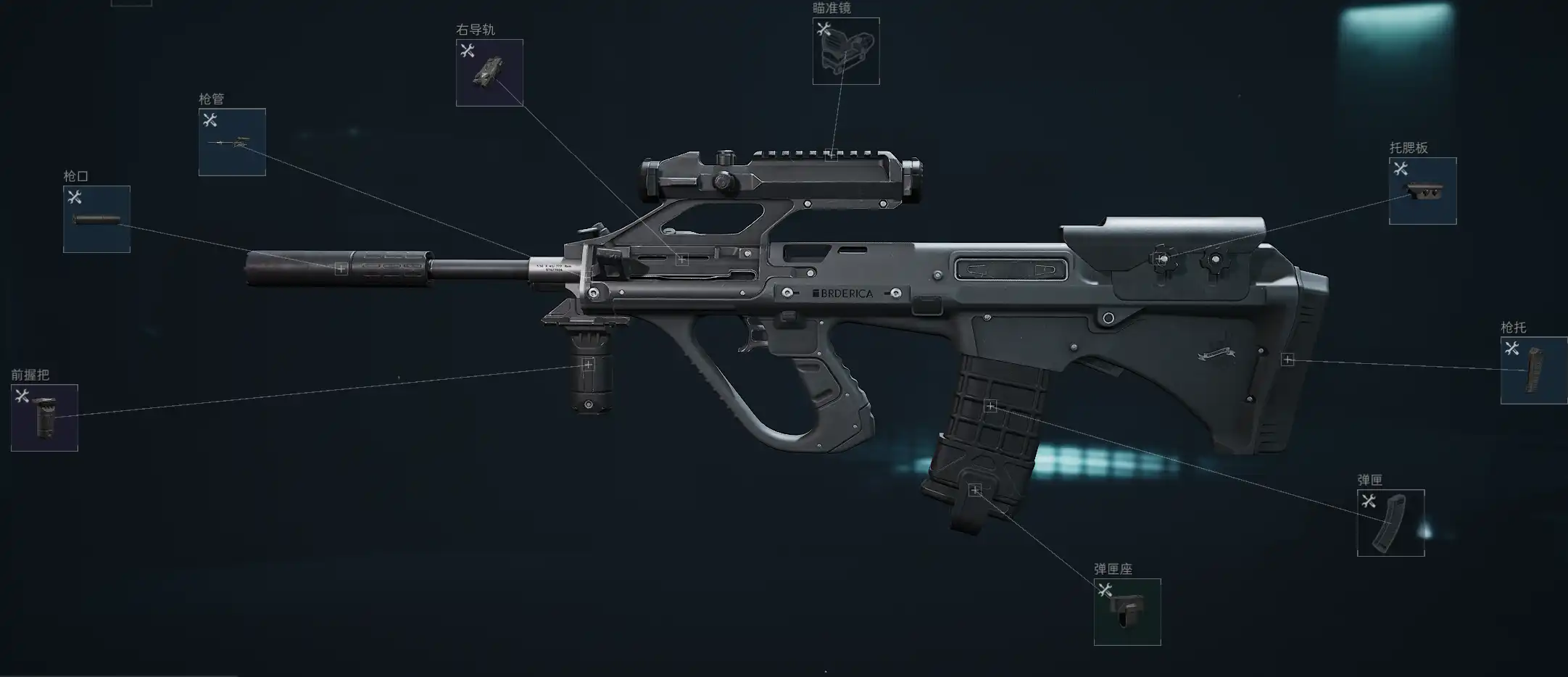Open the 枪口 muzzle attachment slot
This screenshot has width=1568, height=677.
pos(96,219)
